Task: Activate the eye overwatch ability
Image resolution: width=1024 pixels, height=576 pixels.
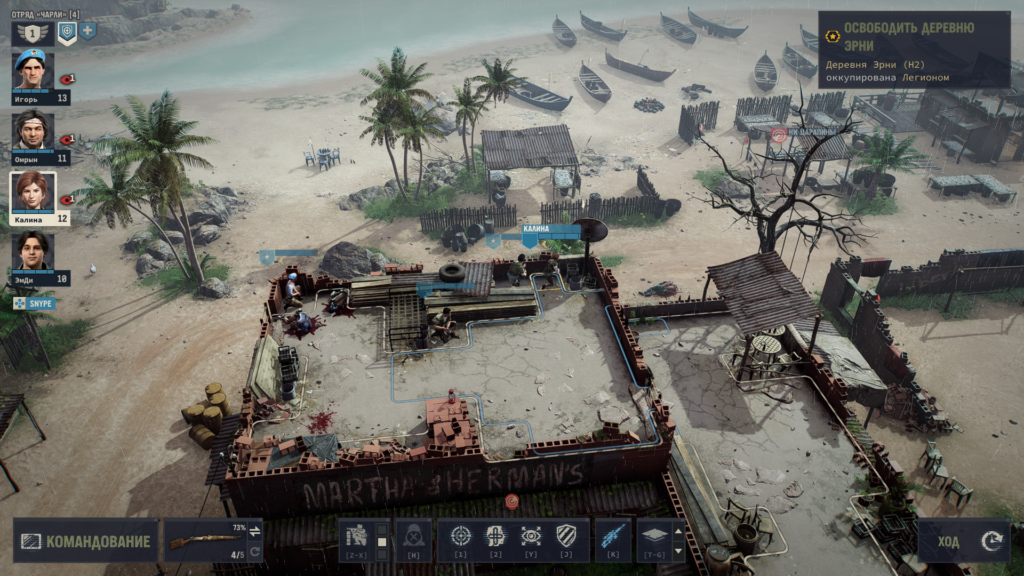Action: [531, 536]
